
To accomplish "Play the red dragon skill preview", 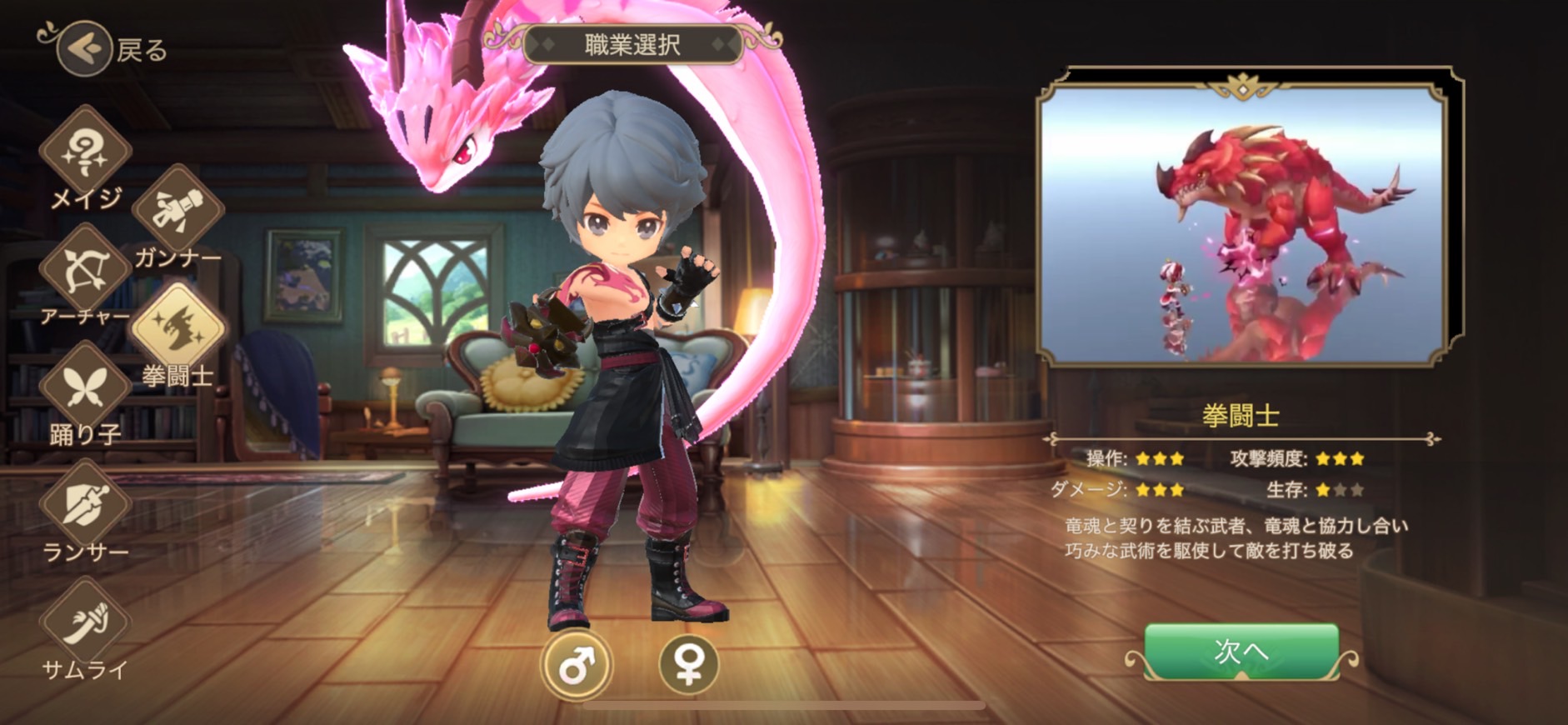I will click(x=1242, y=223).
